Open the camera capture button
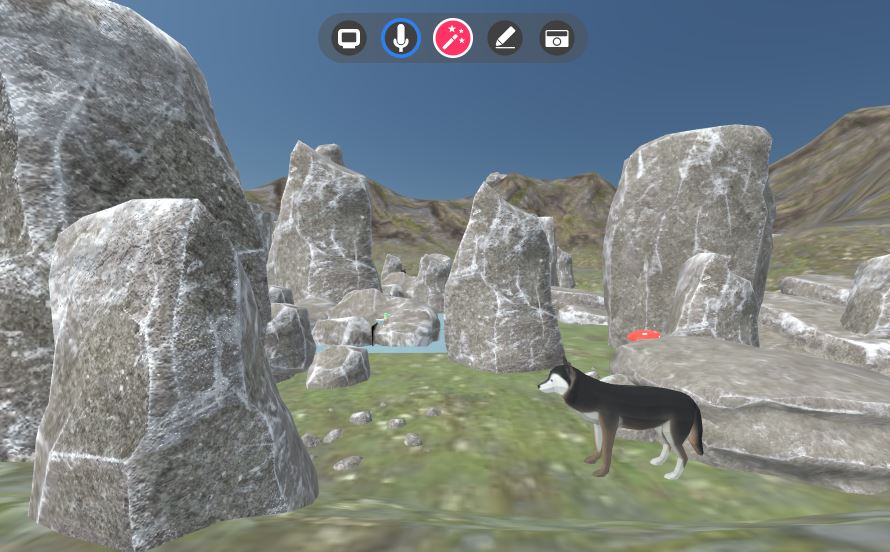Screen dimensions: 890x552 [556, 39]
